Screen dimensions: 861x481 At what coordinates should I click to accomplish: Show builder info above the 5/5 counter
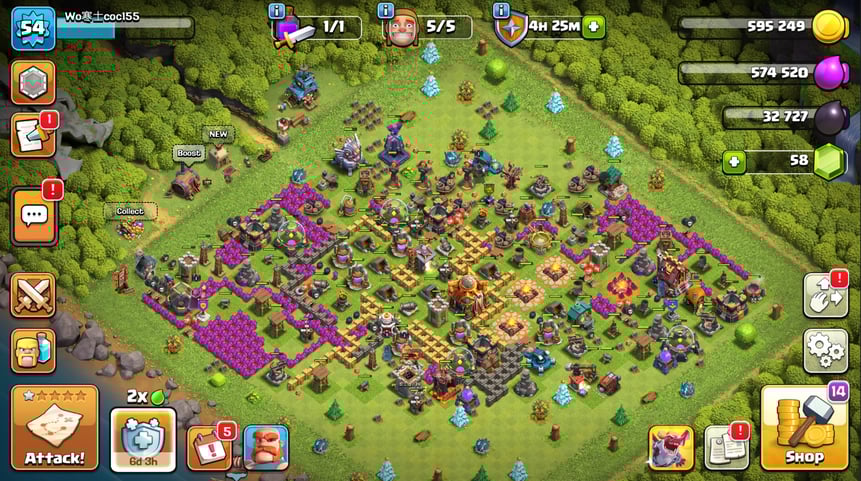point(386,10)
